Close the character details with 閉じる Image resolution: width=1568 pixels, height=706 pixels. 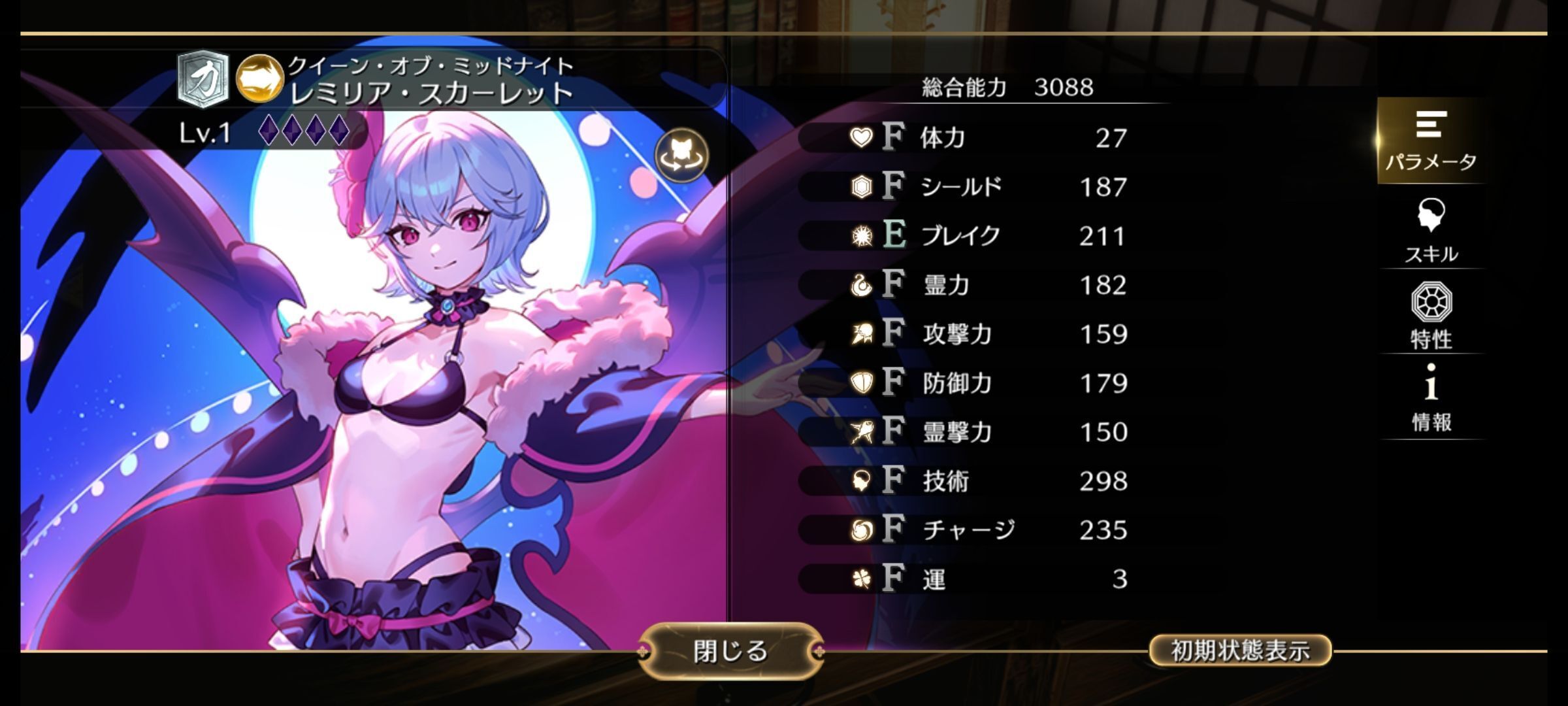(x=730, y=651)
